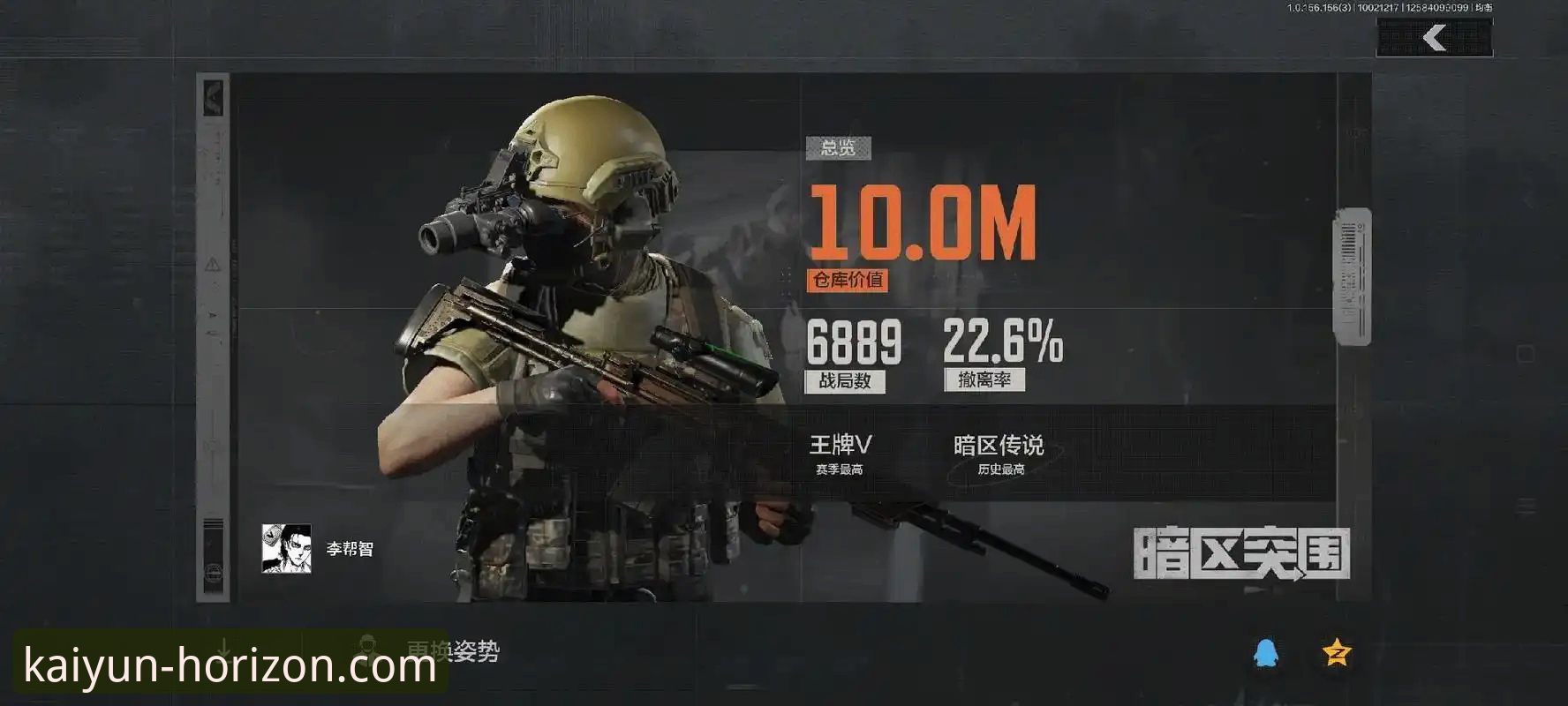
Task: Select the 总览 overview tag
Action: coord(838,148)
